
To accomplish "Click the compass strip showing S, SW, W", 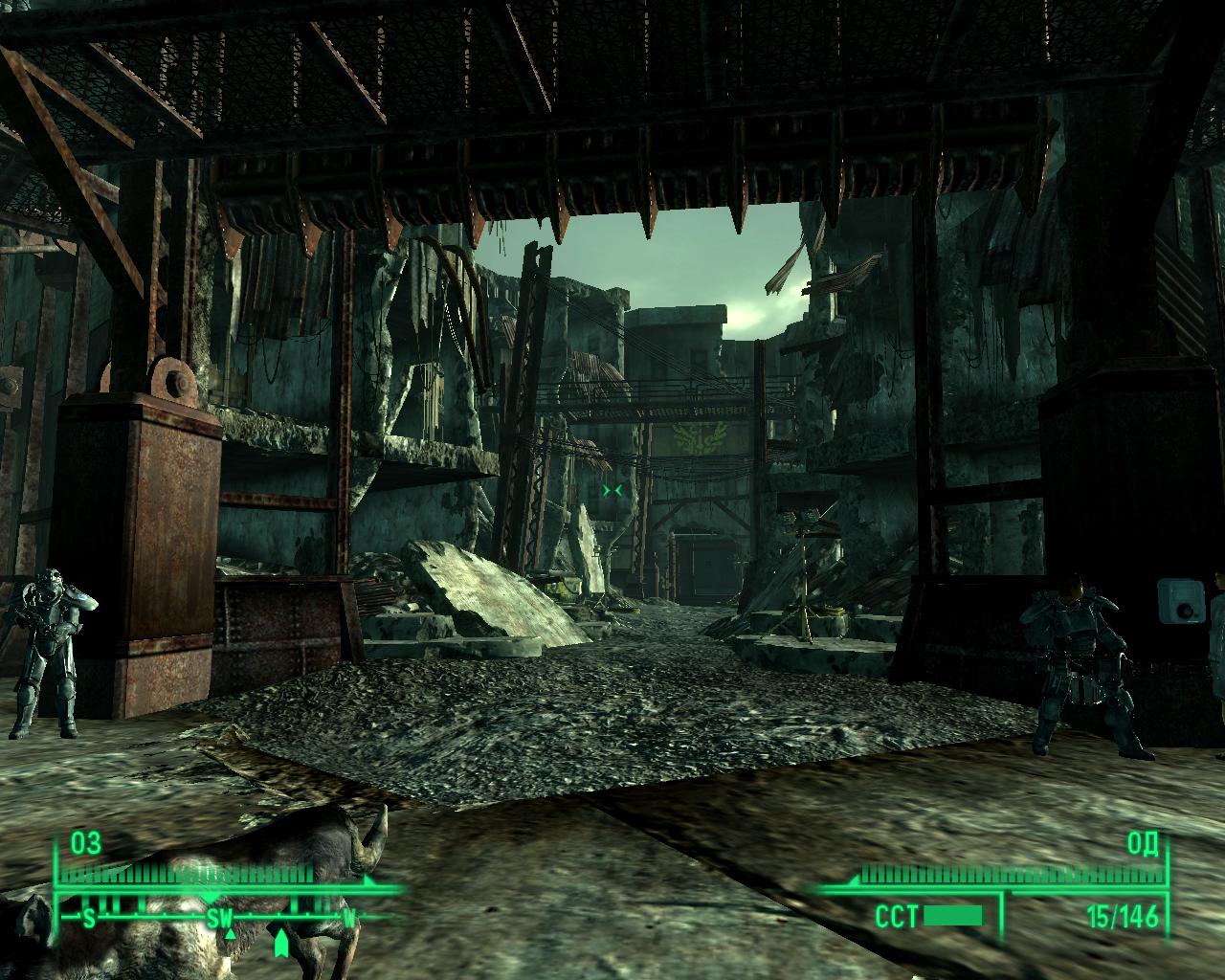I will [x=218, y=919].
